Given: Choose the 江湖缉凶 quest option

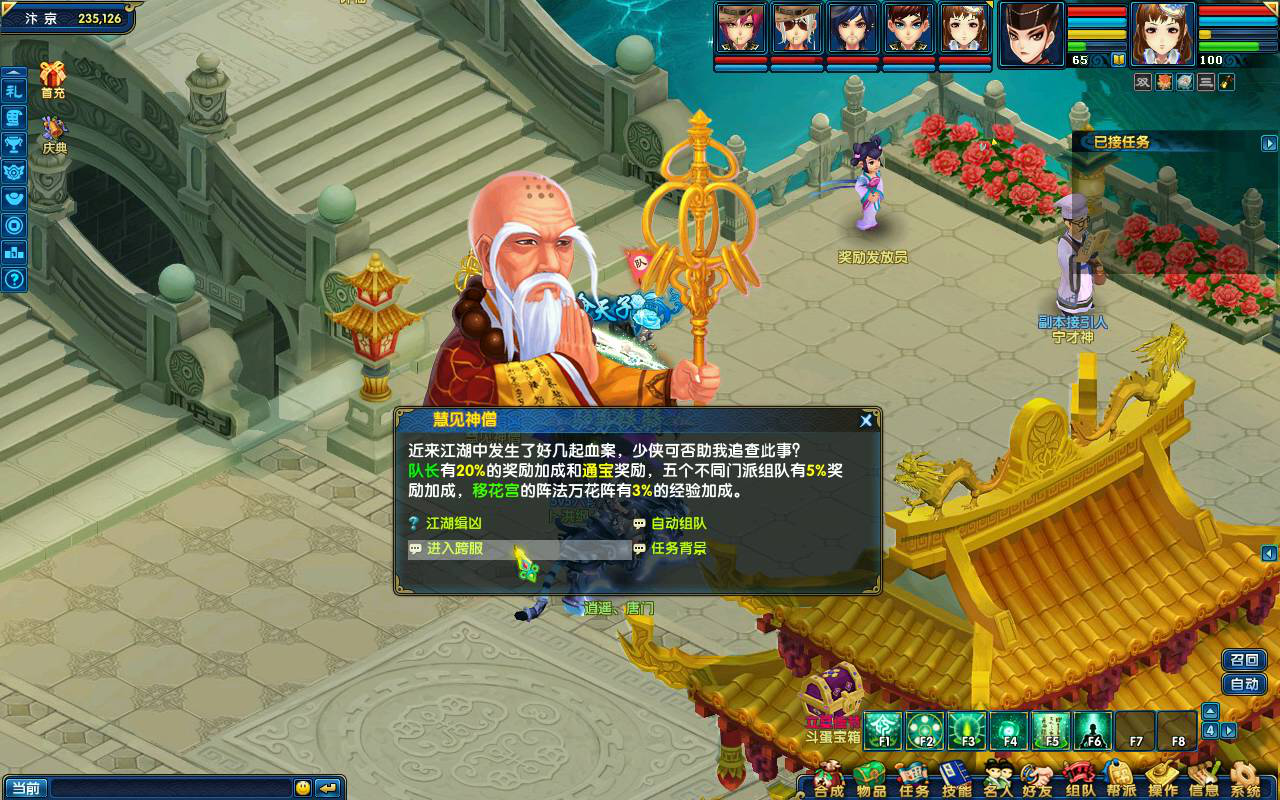Looking at the screenshot, I should click(454, 523).
